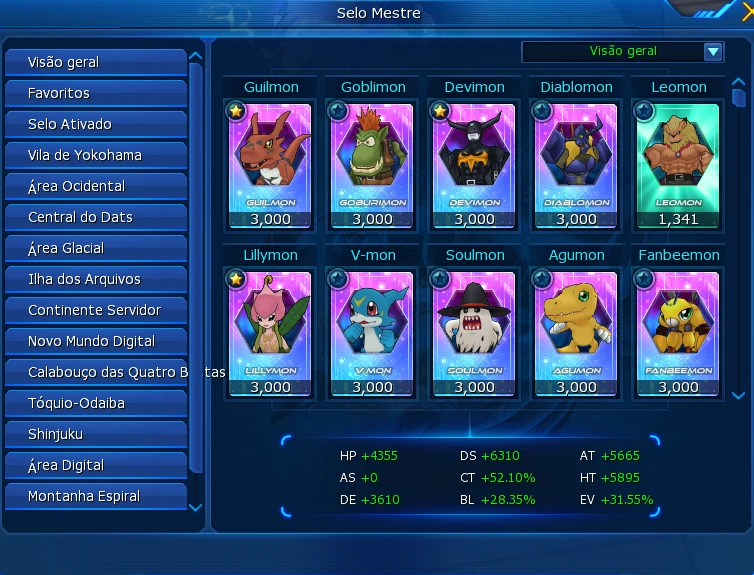Close the Selo Mestre window

tap(747, 12)
